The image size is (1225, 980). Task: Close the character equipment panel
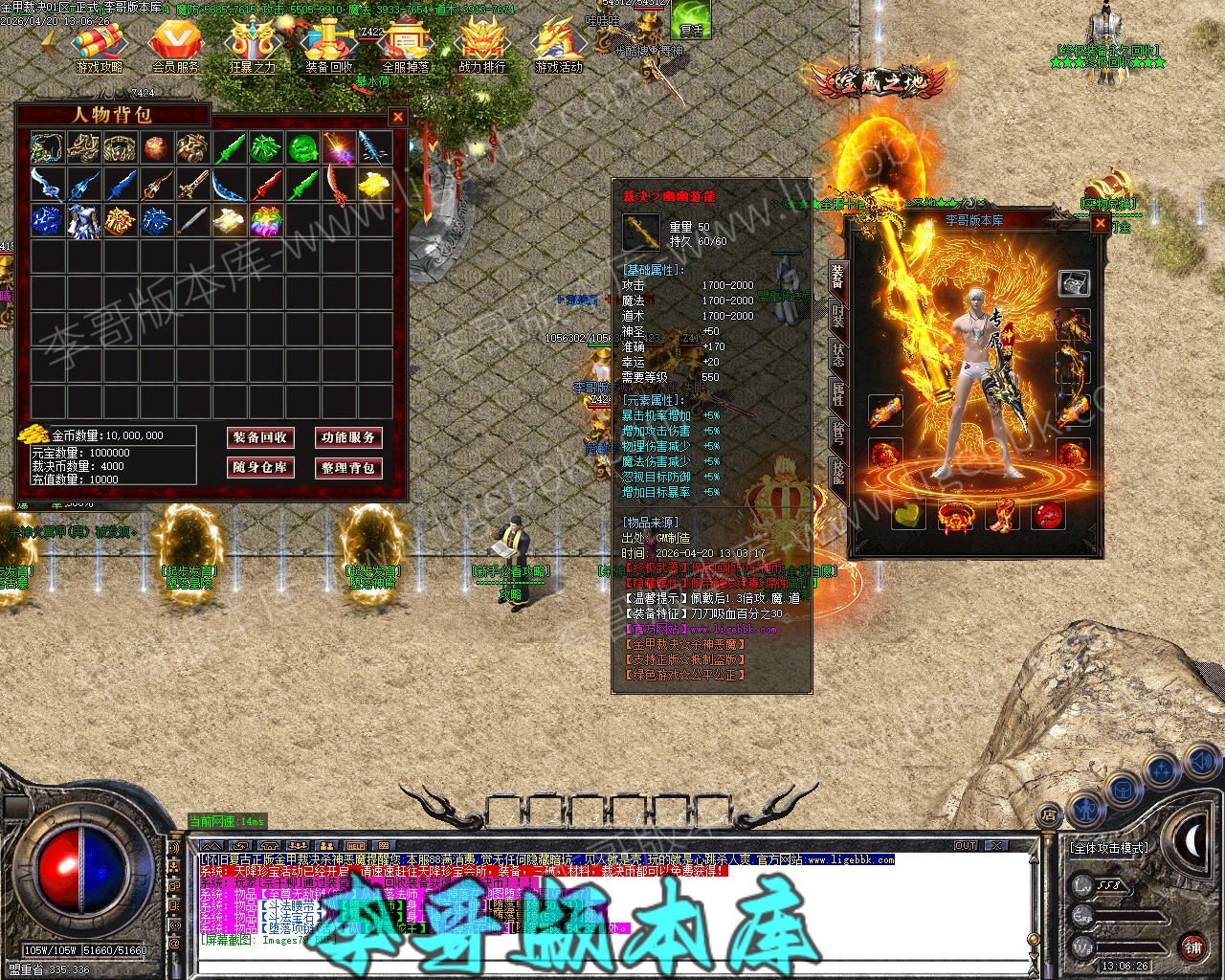pos(1101,223)
